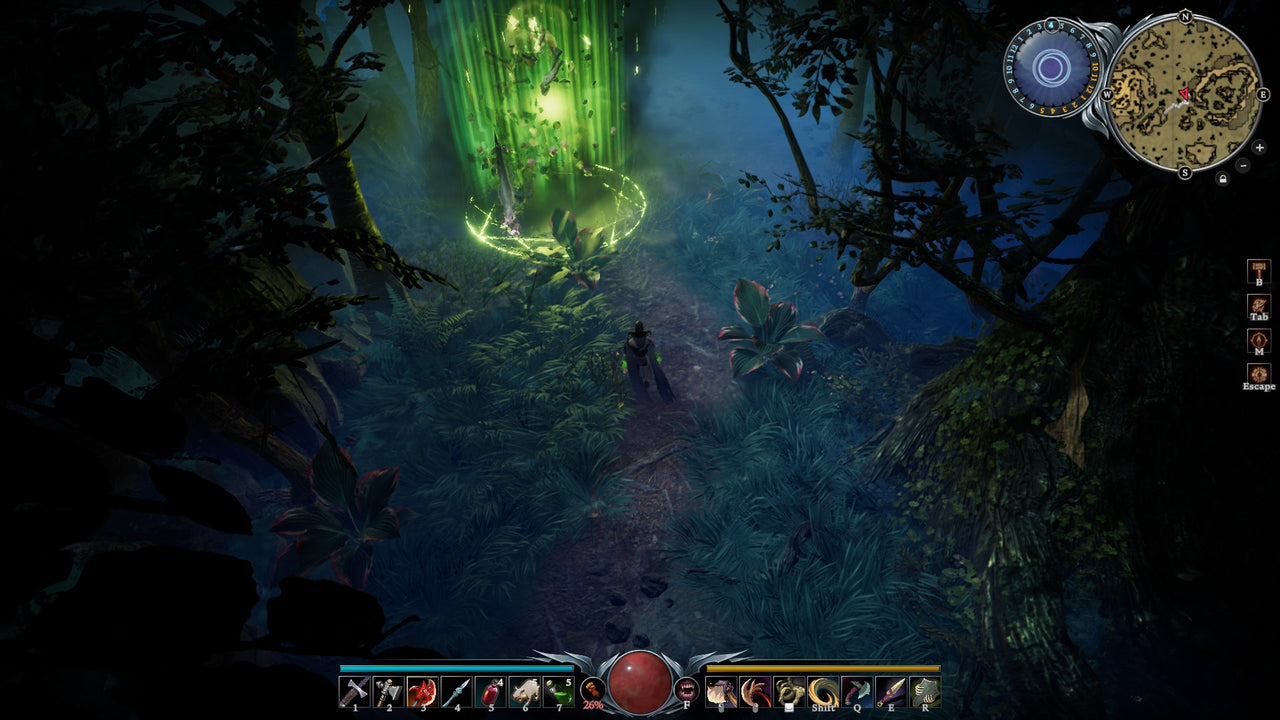Click the red blood pool orb
This screenshot has height=720, width=1280.
(640, 682)
